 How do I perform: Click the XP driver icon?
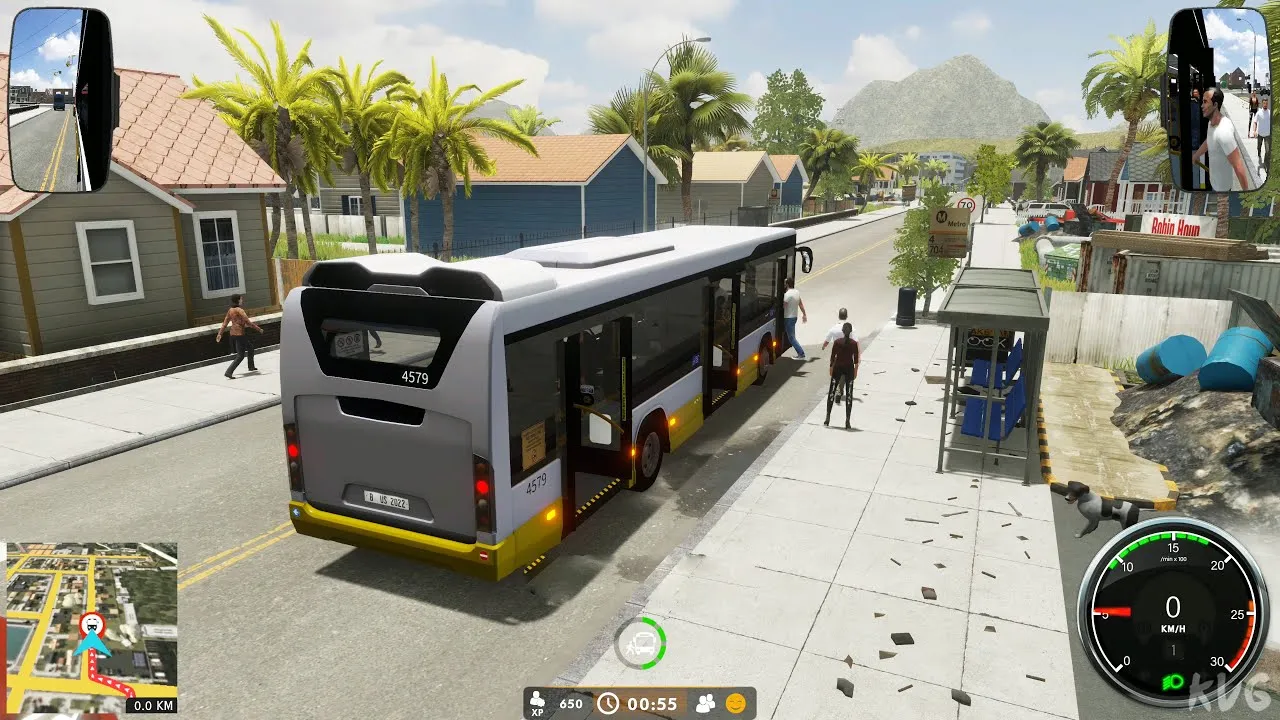(538, 703)
